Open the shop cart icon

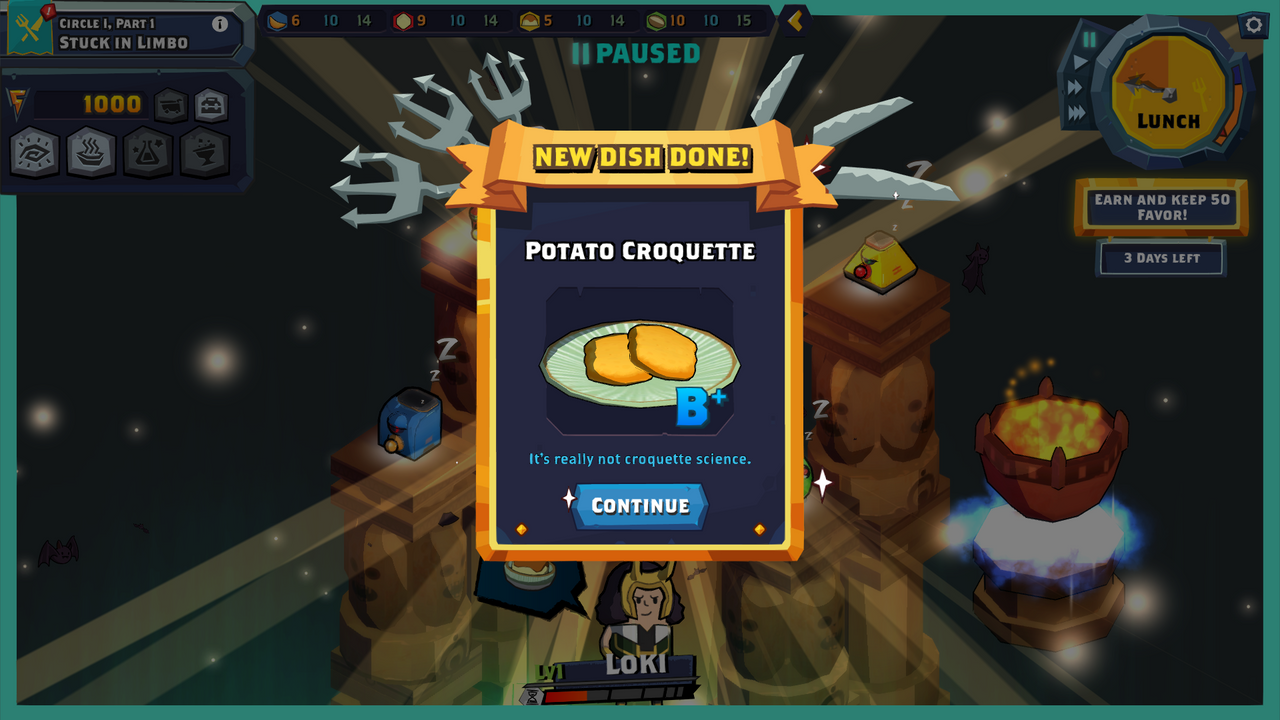pyautogui.click(x=170, y=104)
